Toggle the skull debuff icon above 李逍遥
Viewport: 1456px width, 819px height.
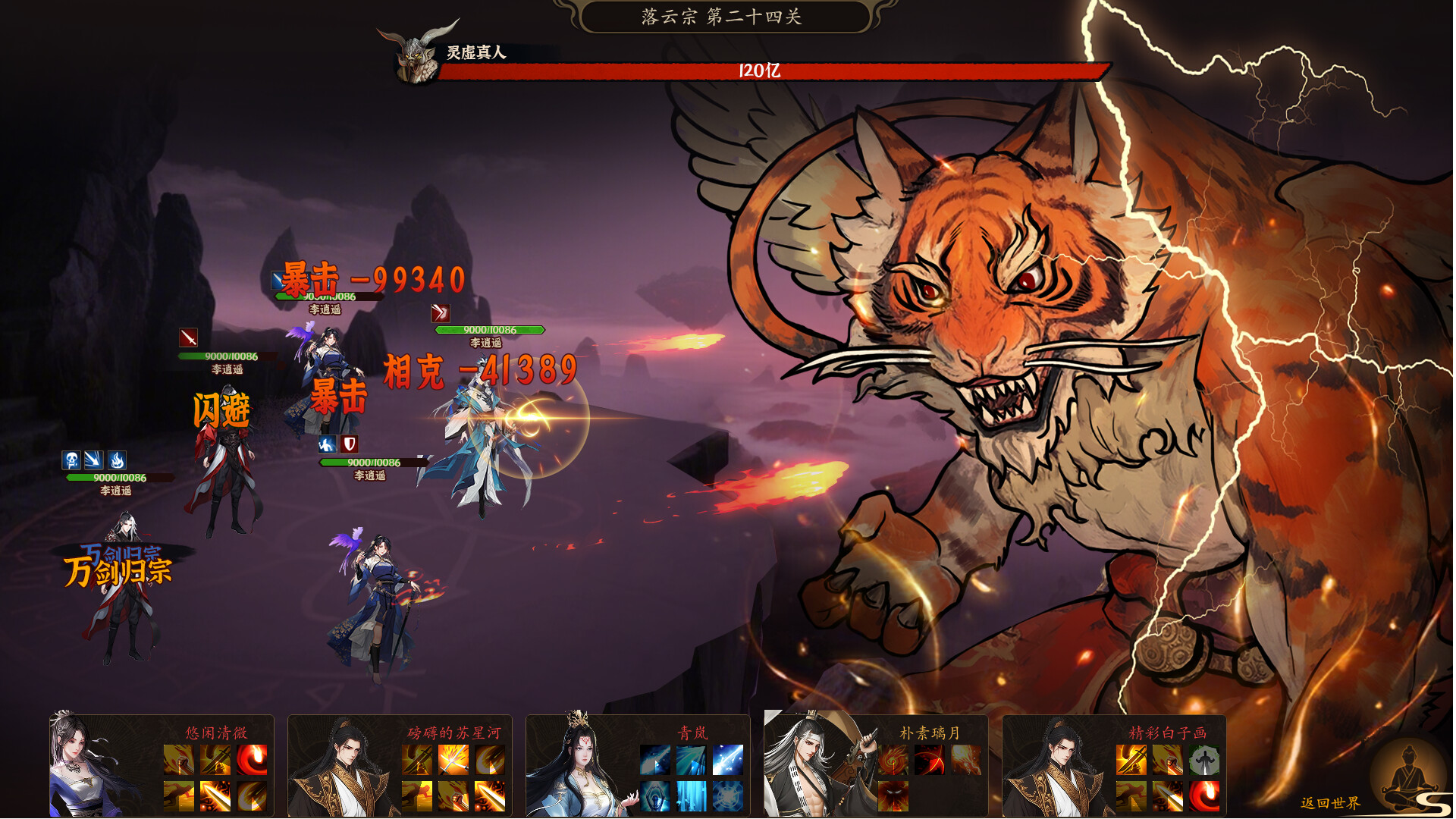[72, 459]
